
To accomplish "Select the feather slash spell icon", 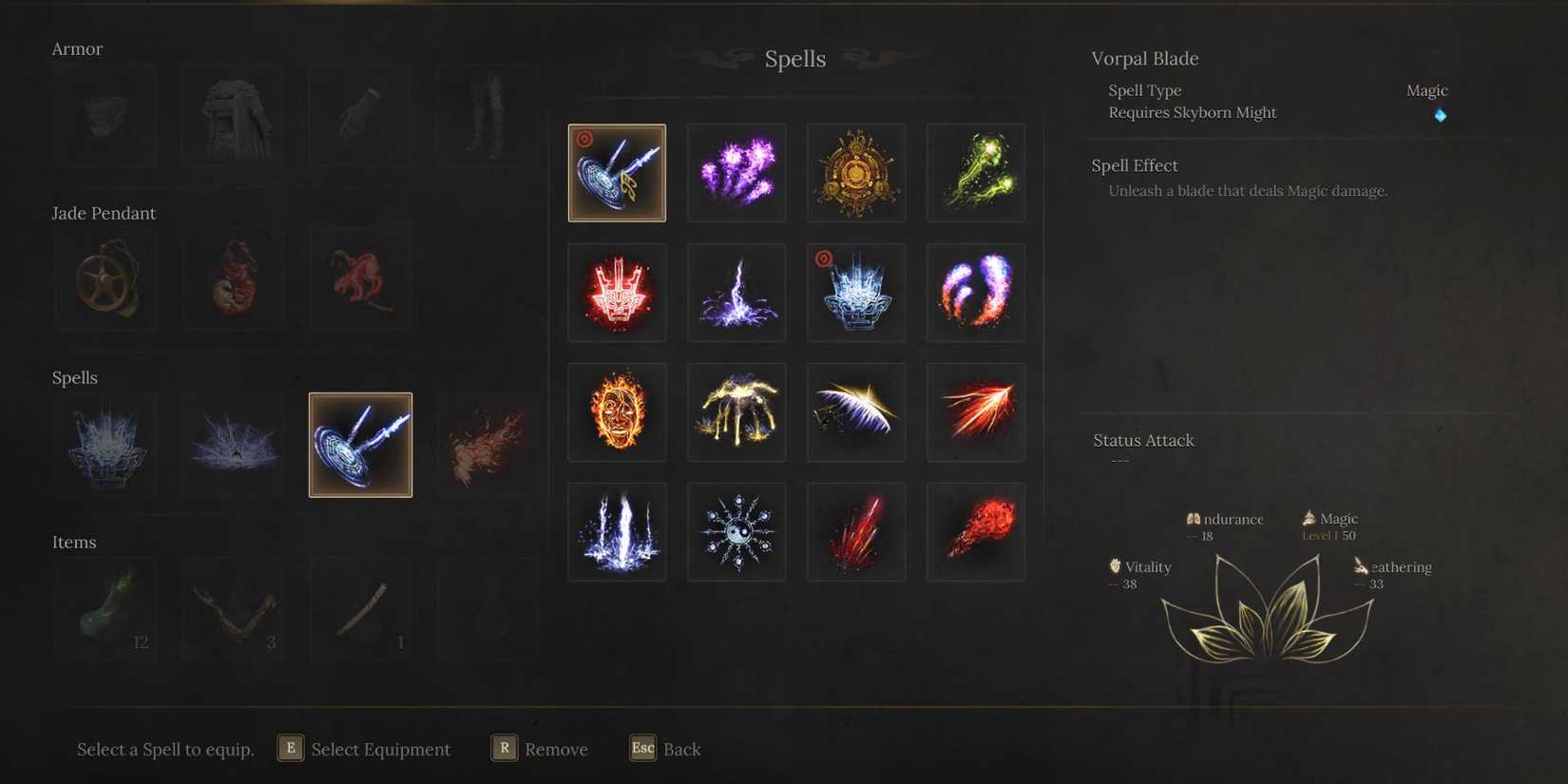I will [x=855, y=411].
